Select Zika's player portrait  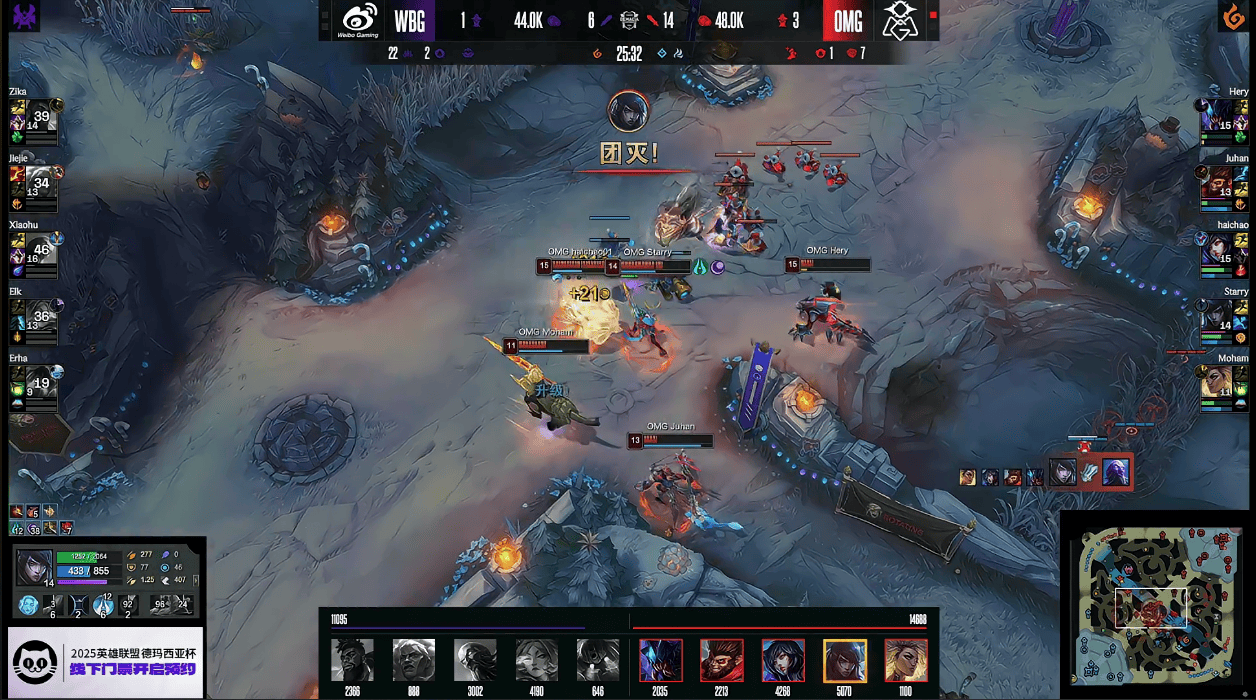tap(40, 117)
